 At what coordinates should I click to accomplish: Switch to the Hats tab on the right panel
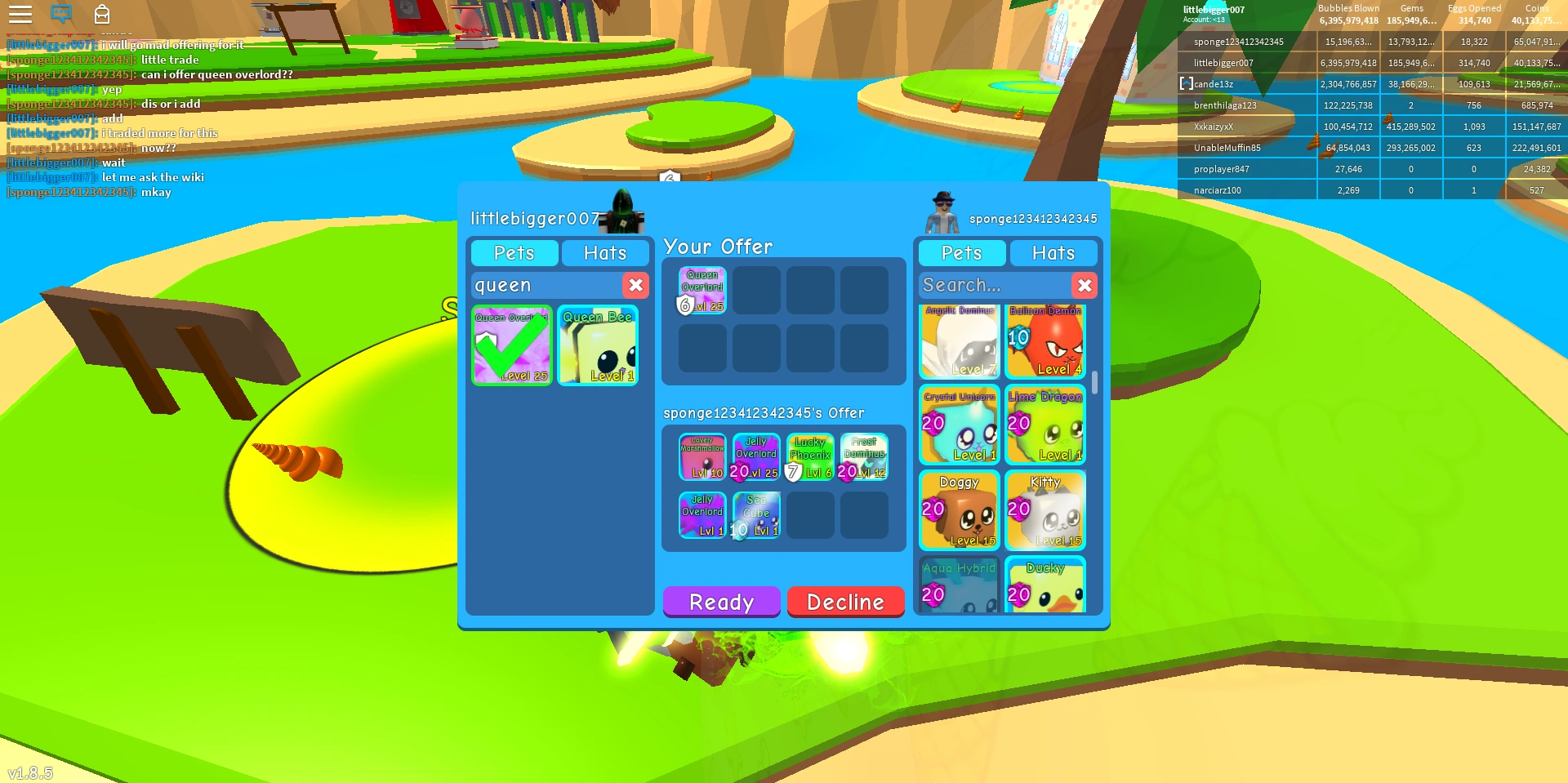click(x=1053, y=253)
